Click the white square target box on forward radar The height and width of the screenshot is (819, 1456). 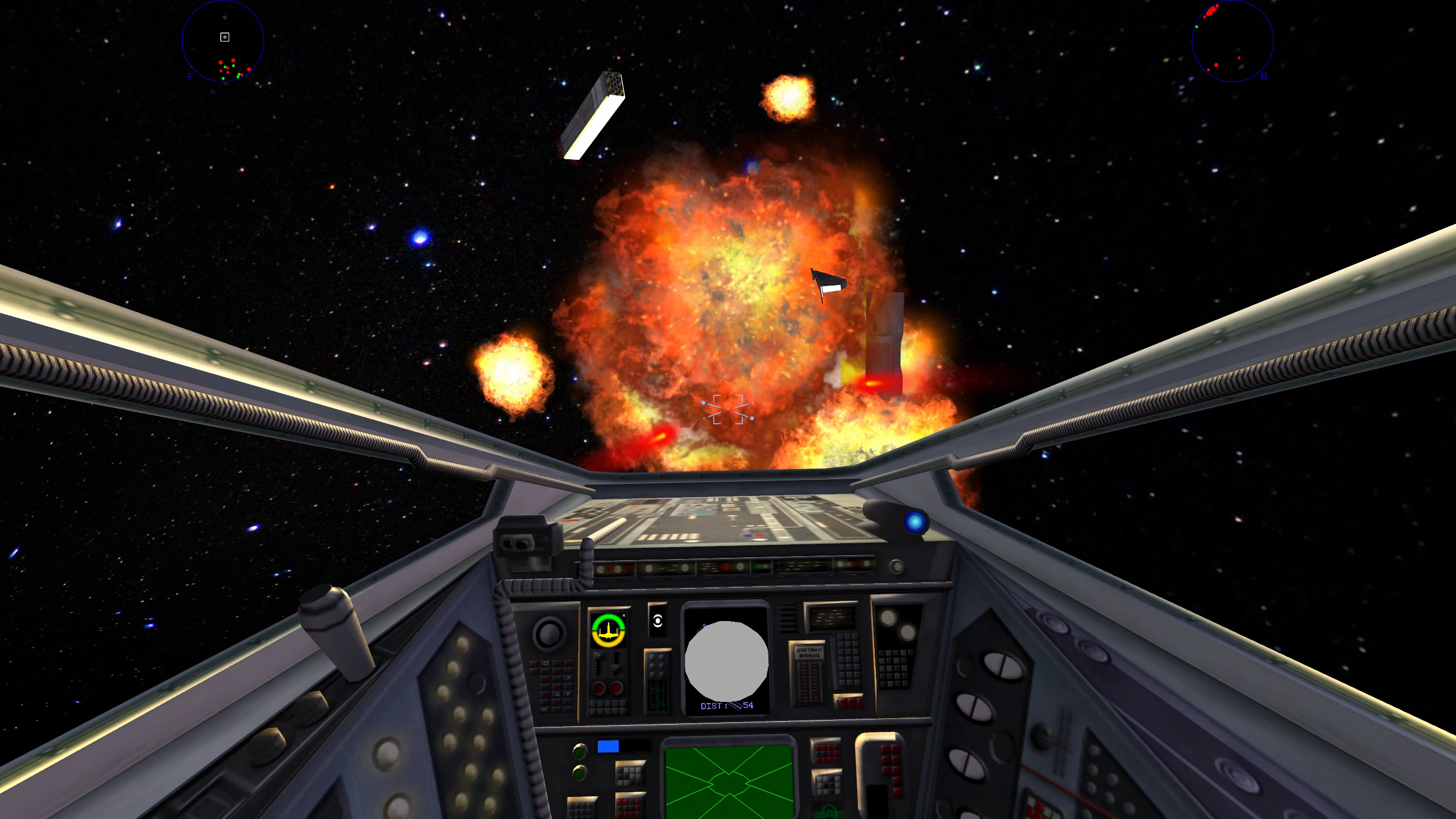click(x=224, y=38)
